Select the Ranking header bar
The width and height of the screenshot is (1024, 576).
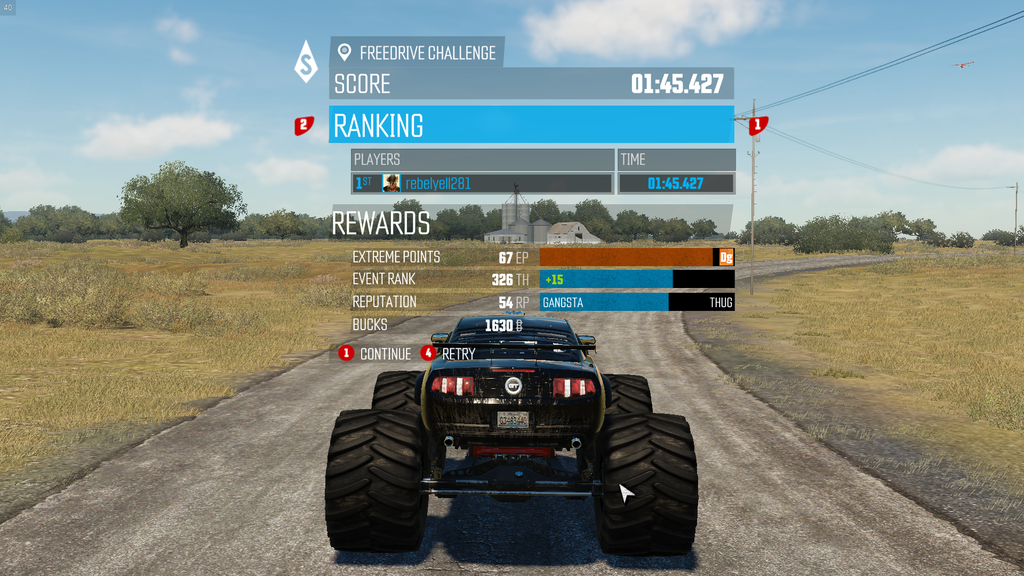pyautogui.click(x=531, y=126)
